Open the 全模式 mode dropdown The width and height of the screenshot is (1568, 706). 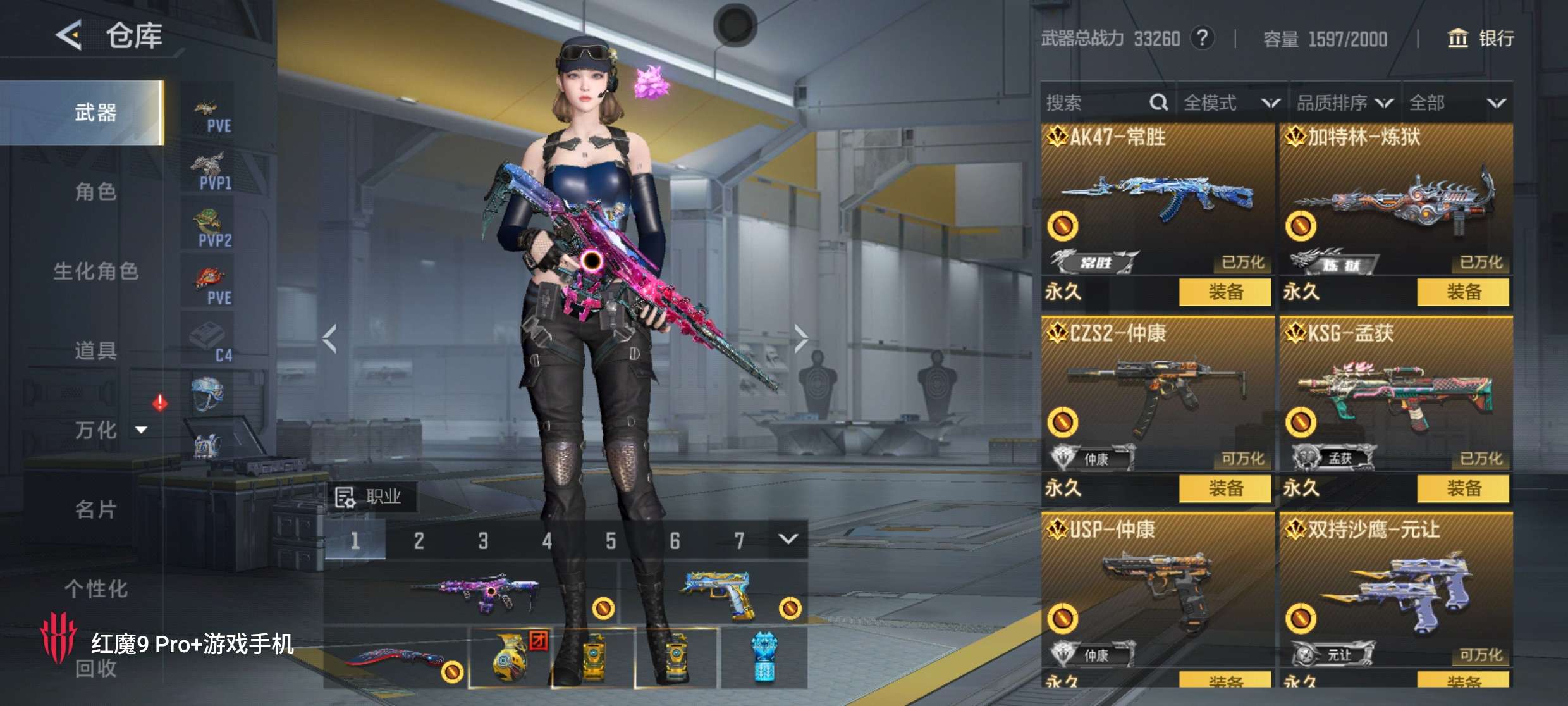tap(1230, 102)
